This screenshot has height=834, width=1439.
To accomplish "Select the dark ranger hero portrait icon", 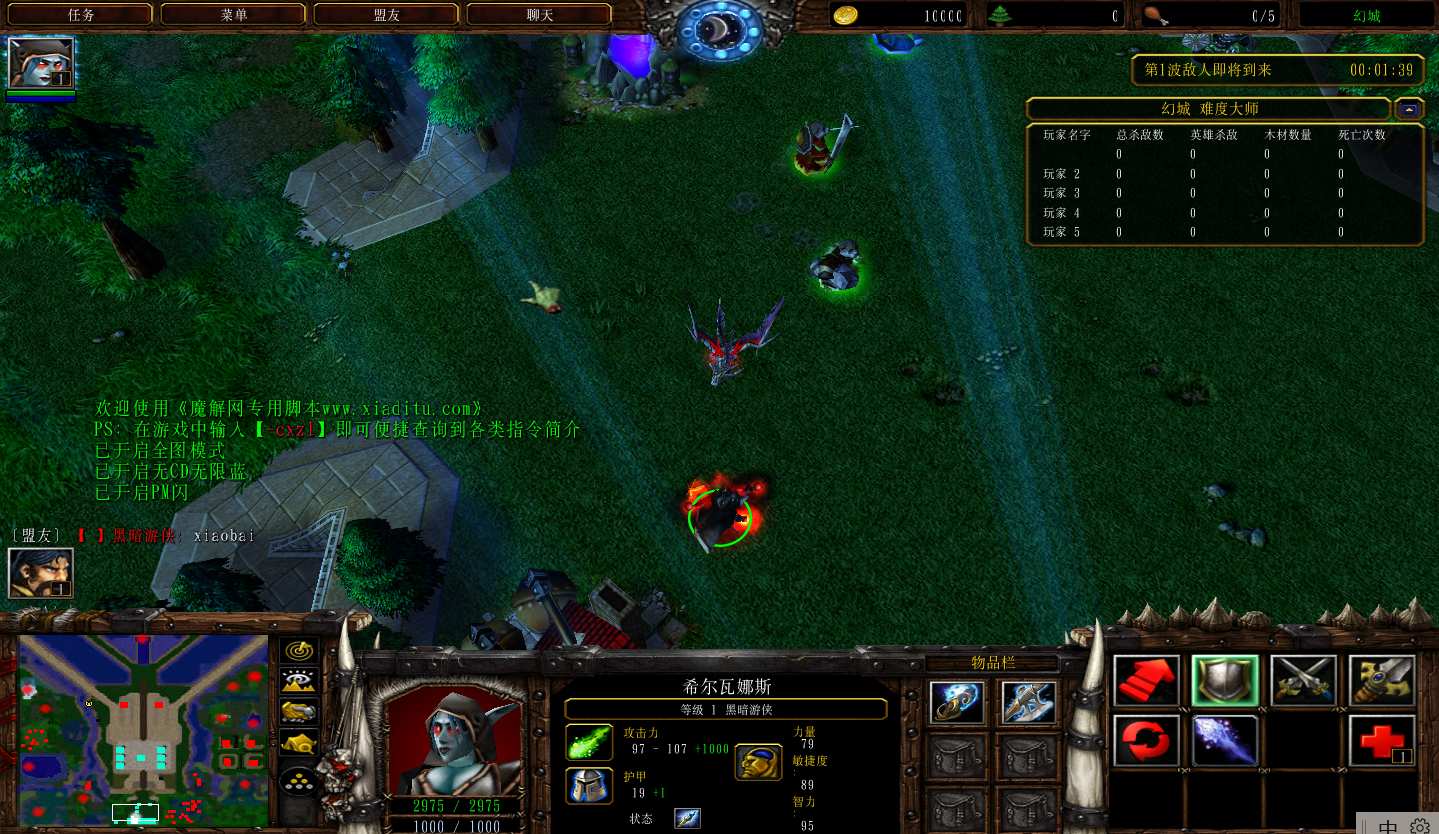I will point(40,63).
